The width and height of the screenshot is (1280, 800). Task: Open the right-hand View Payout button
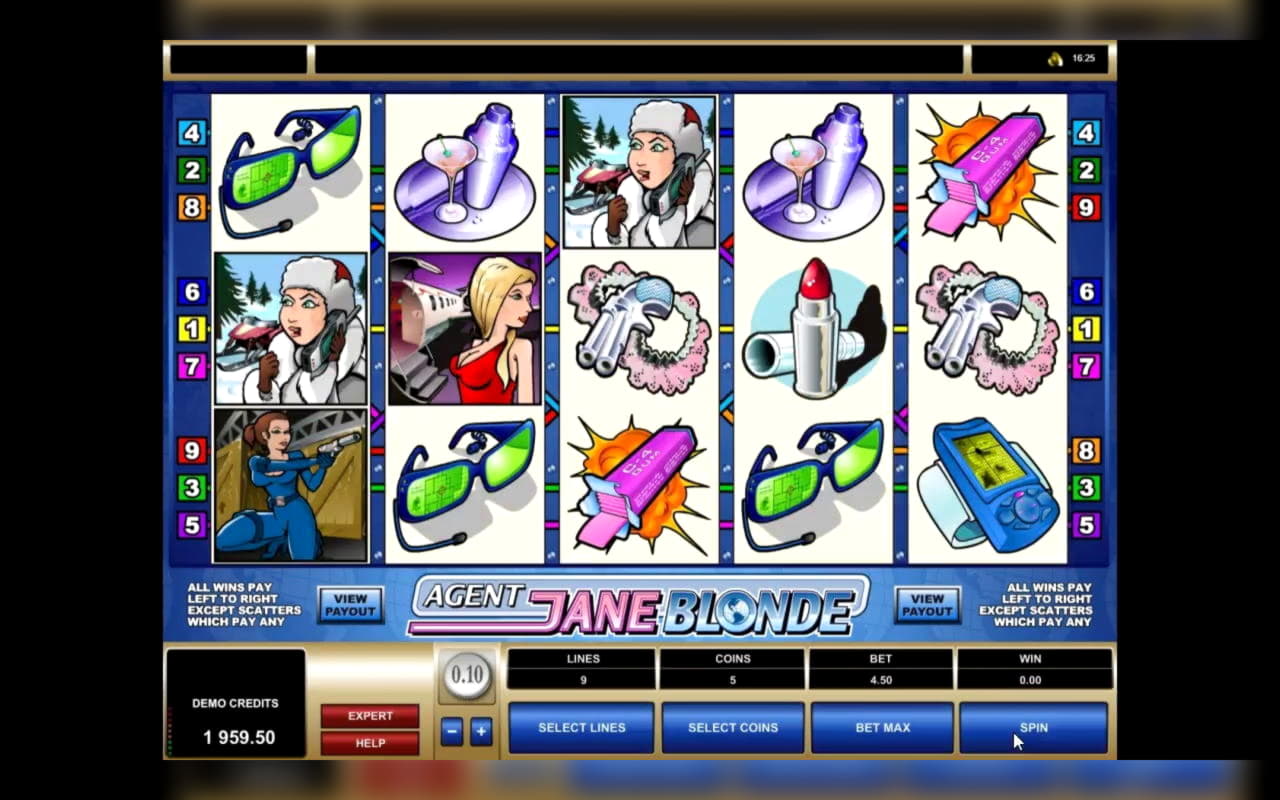[x=927, y=605]
